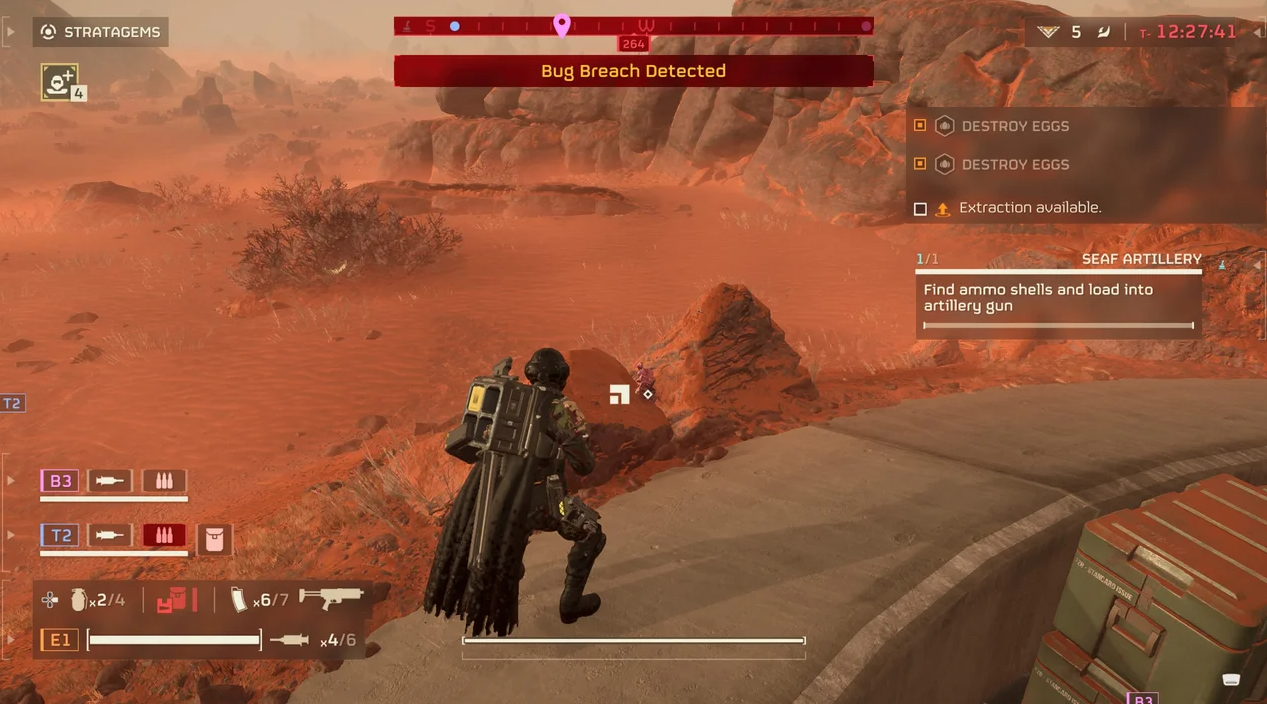The height and width of the screenshot is (704, 1267).
Task: Choose the E1 player tag
Action: 60,640
